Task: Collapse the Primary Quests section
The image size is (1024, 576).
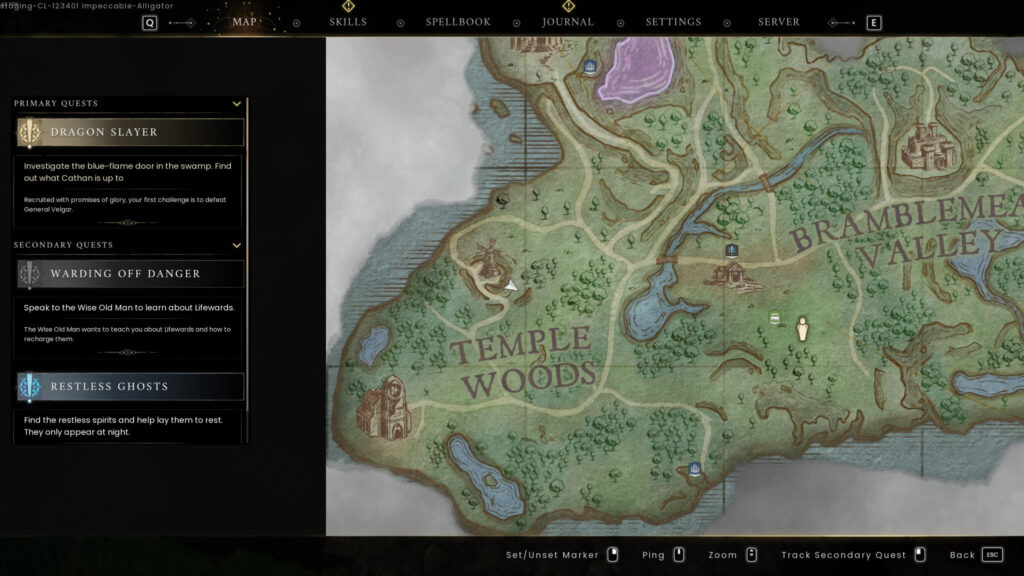Action: tap(237, 103)
